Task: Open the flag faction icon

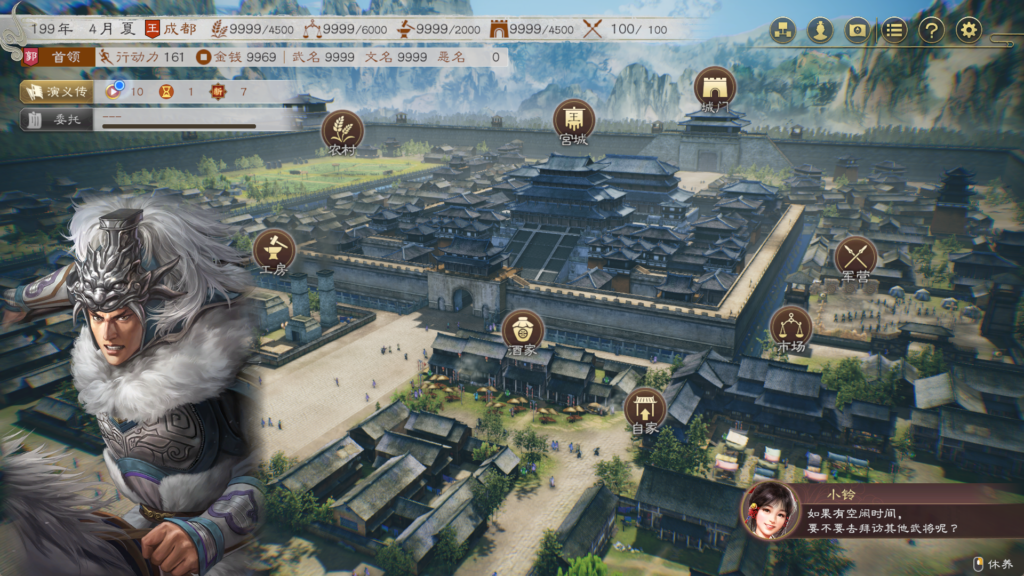Action: pyautogui.click(x=857, y=30)
